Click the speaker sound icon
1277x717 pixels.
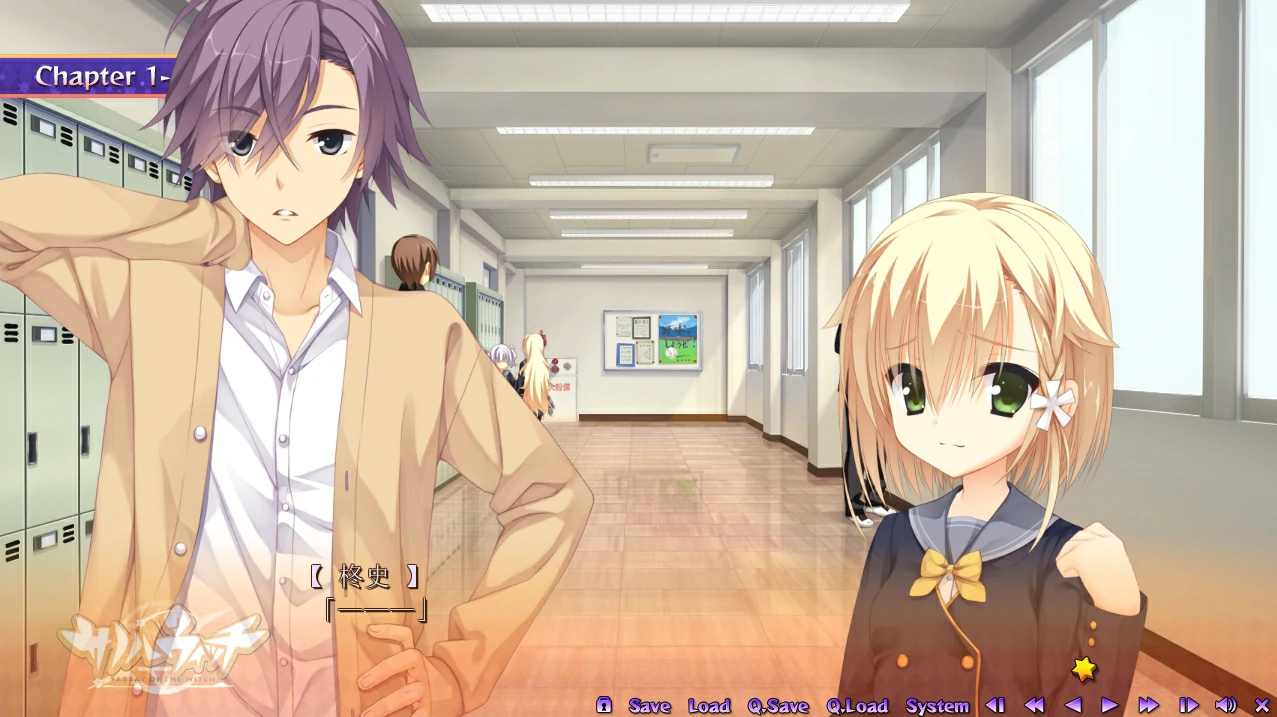(1225, 706)
